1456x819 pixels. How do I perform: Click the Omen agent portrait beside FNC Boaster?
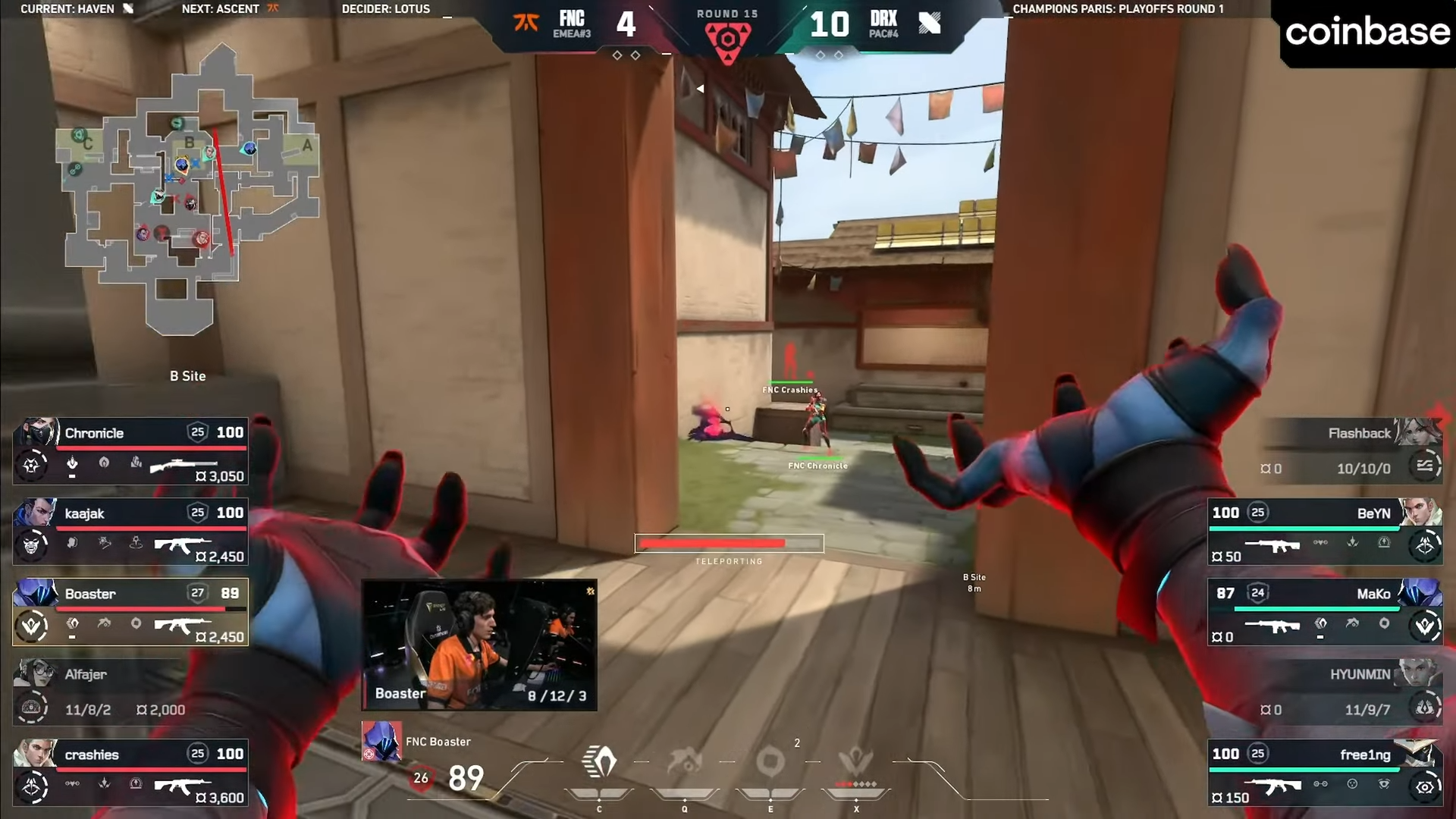(381, 741)
